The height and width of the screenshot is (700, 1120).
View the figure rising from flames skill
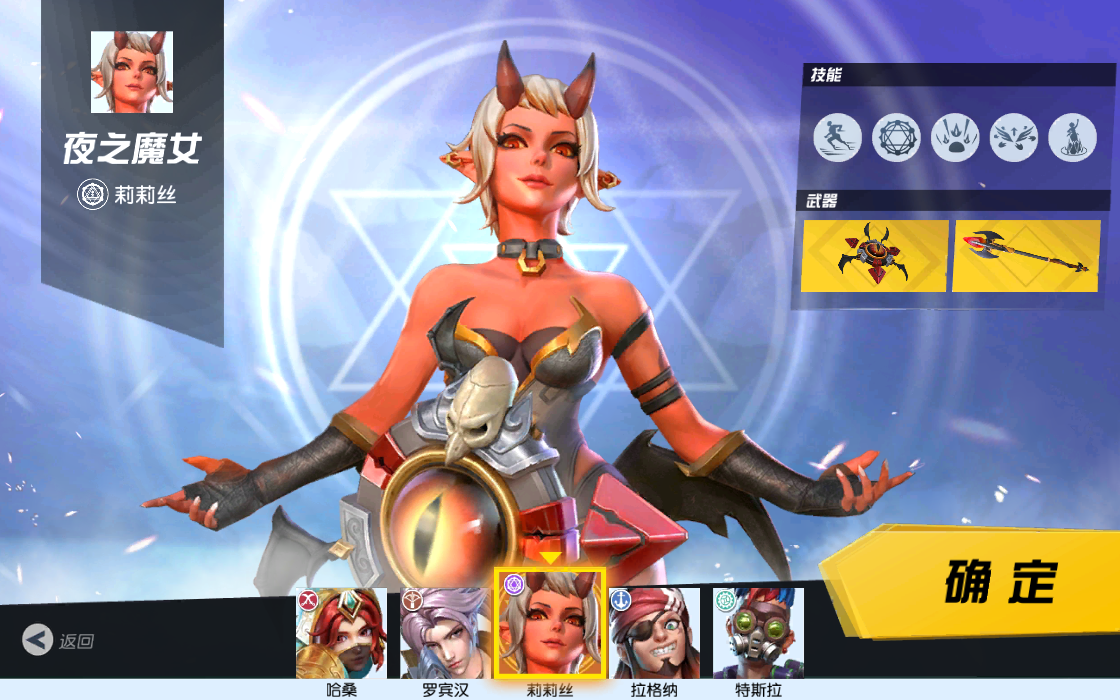[x=1072, y=137]
